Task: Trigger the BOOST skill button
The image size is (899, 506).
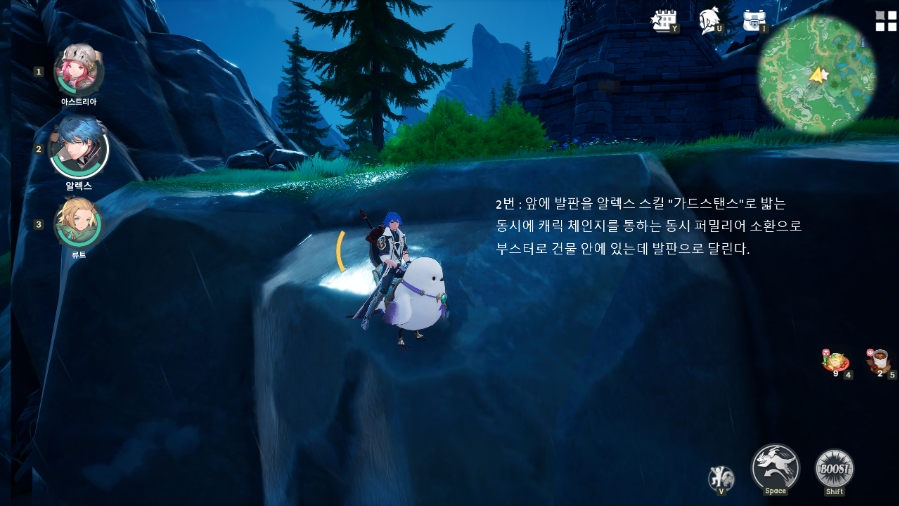Action: pyautogui.click(x=833, y=469)
